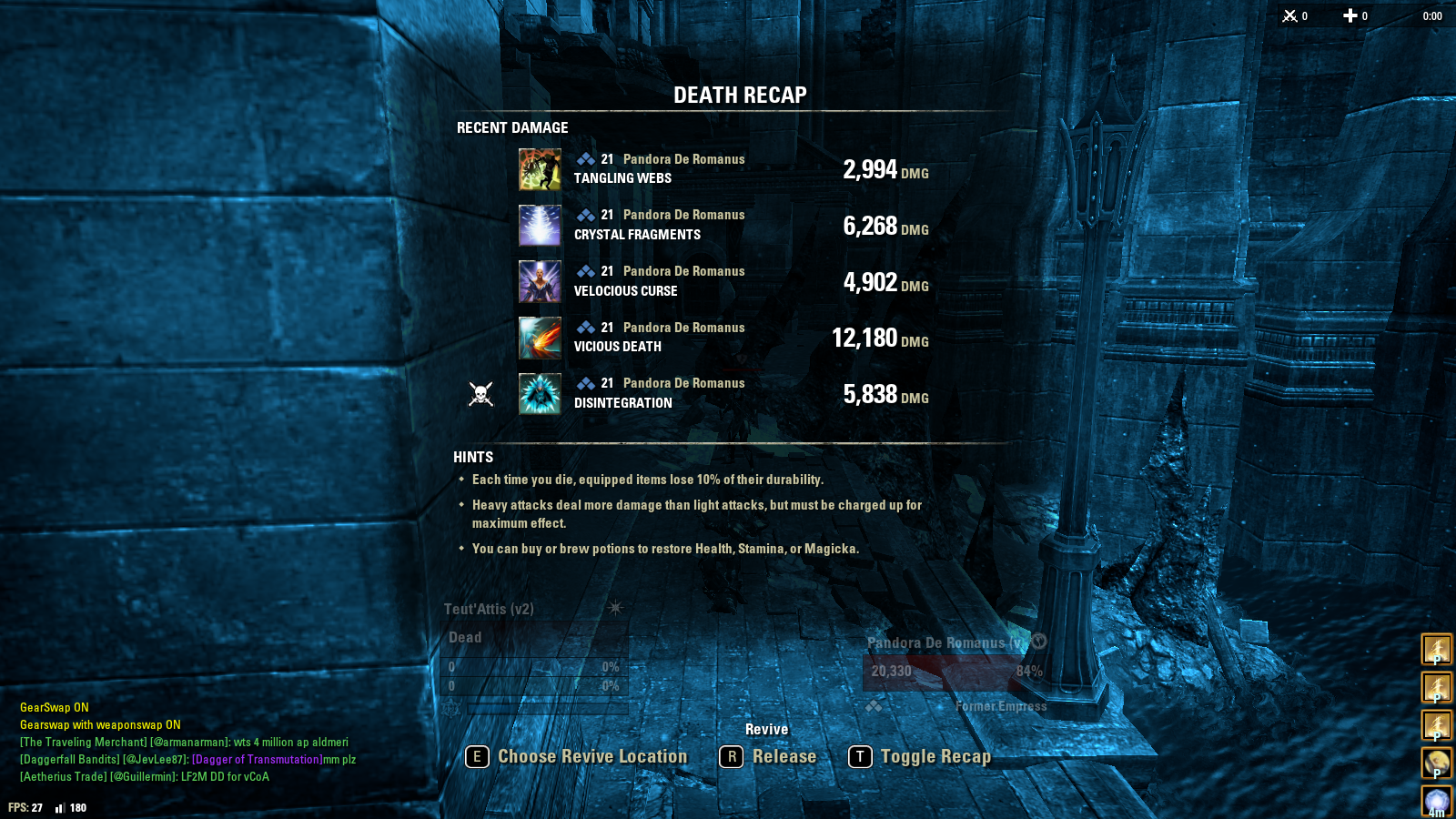
Task: Click @Guillermin's name in chat
Action: tap(143, 777)
